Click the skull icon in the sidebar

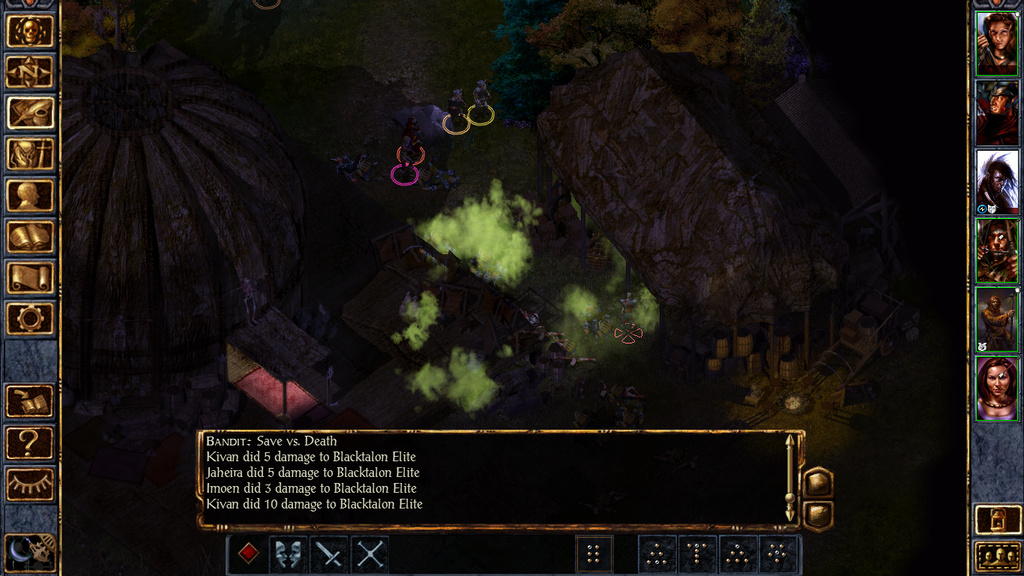pyautogui.click(x=30, y=31)
